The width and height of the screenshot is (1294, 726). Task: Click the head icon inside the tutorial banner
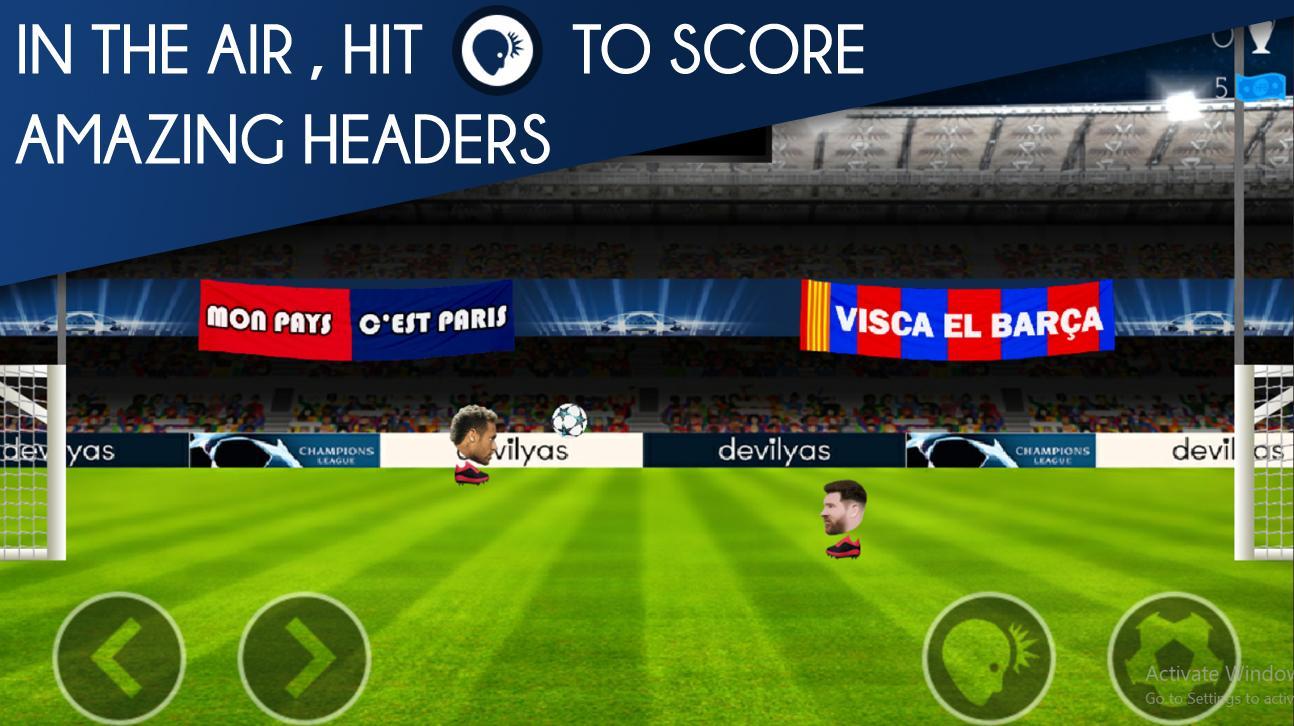(x=497, y=50)
